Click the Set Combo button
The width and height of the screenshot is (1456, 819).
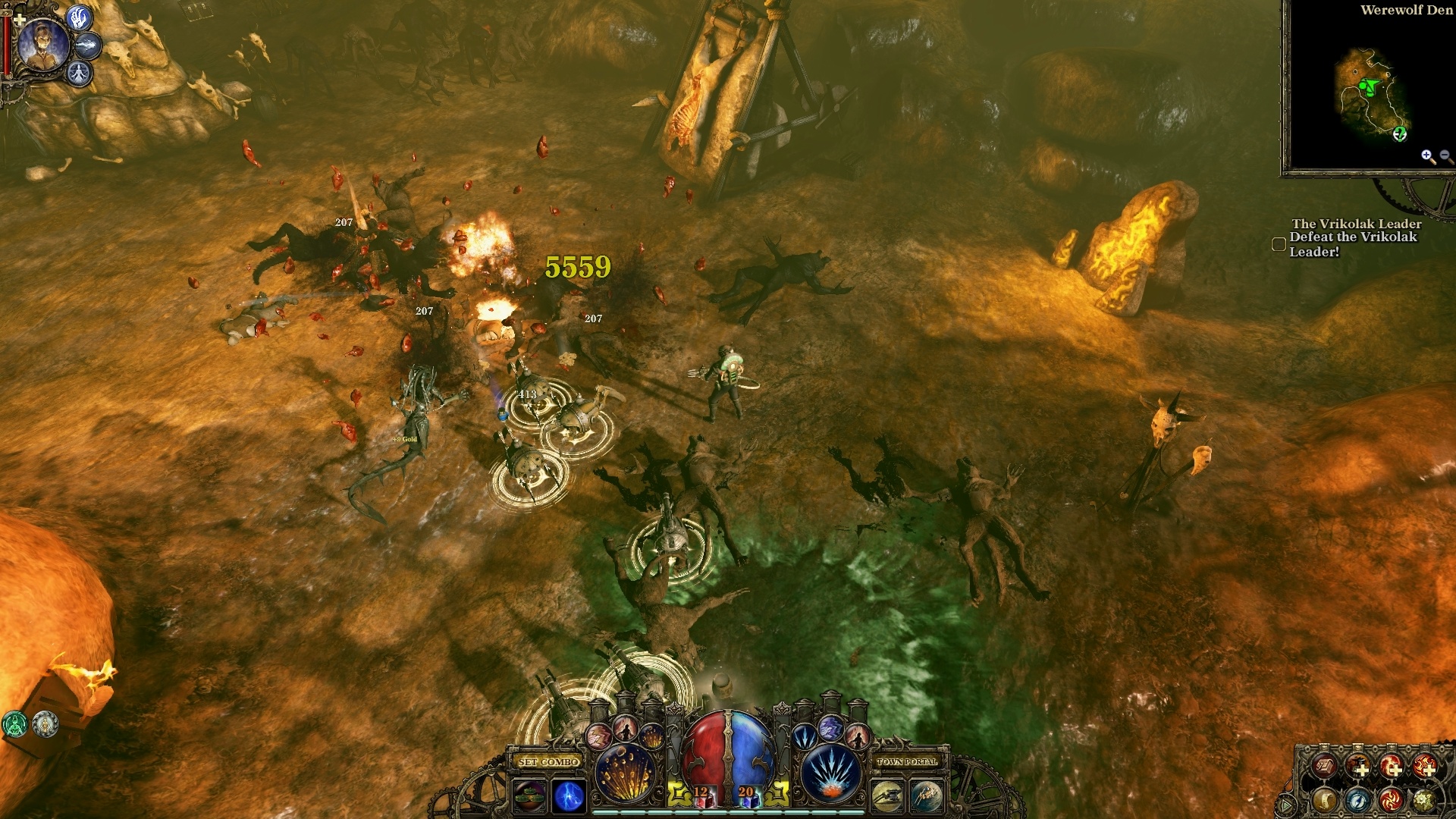pos(549,761)
